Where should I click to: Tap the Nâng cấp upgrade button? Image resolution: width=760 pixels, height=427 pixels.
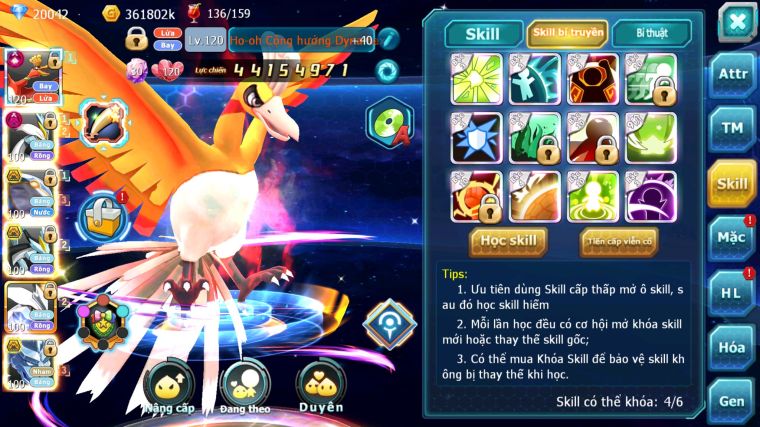pyautogui.click(x=168, y=388)
